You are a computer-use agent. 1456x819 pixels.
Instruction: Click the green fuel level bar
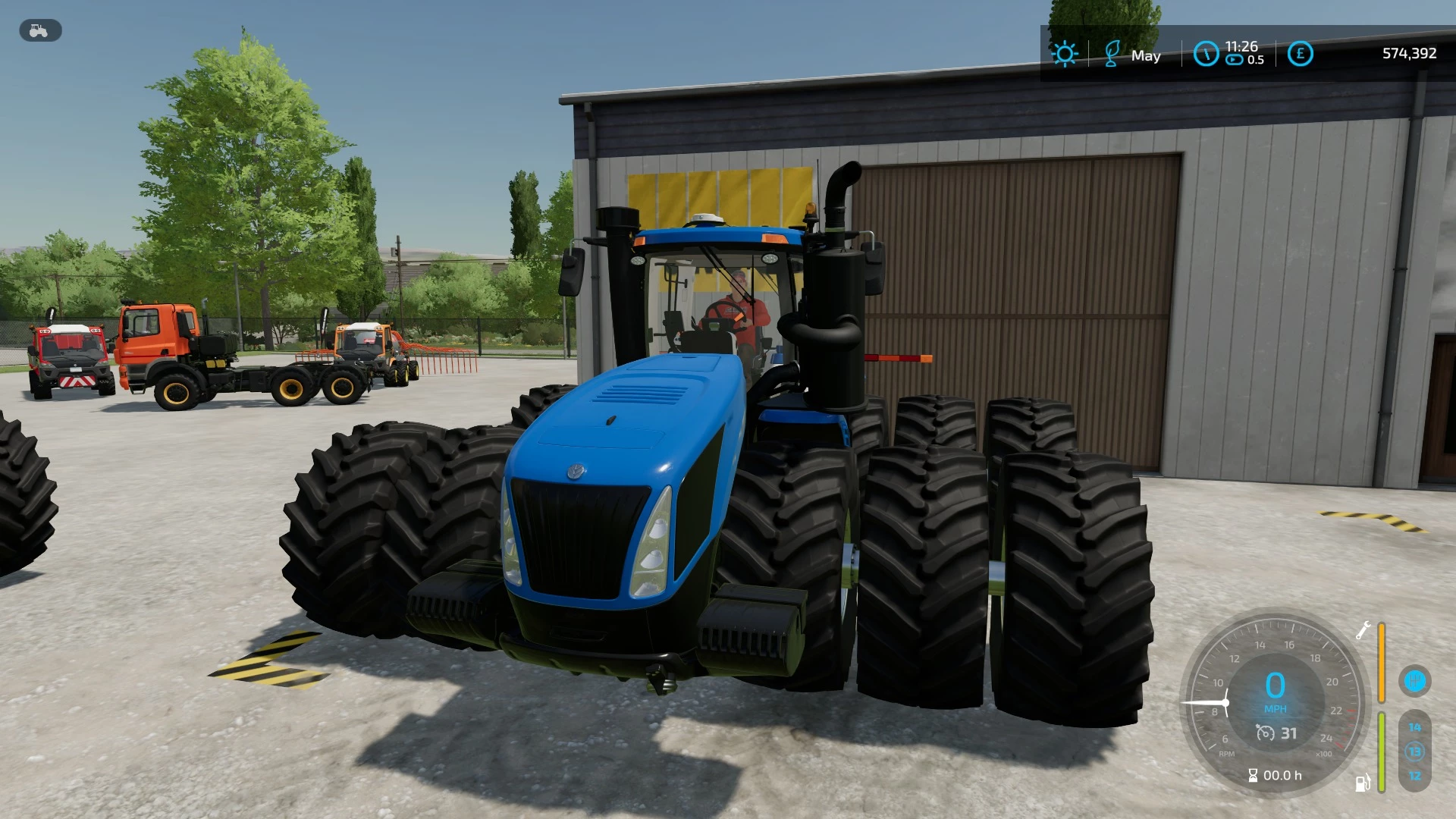(1381, 752)
